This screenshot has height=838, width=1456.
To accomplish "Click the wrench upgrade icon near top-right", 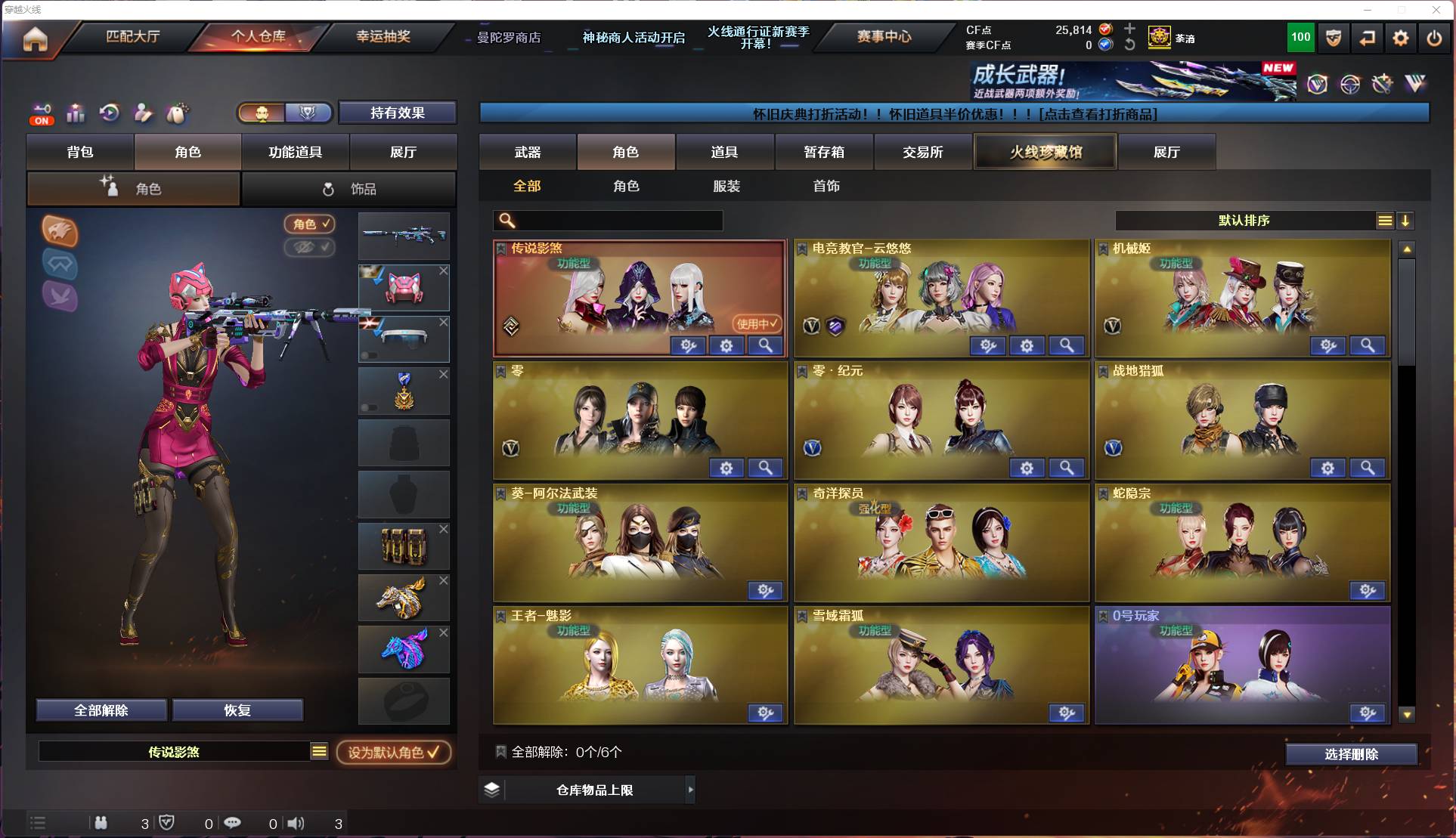I will 1382,84.
